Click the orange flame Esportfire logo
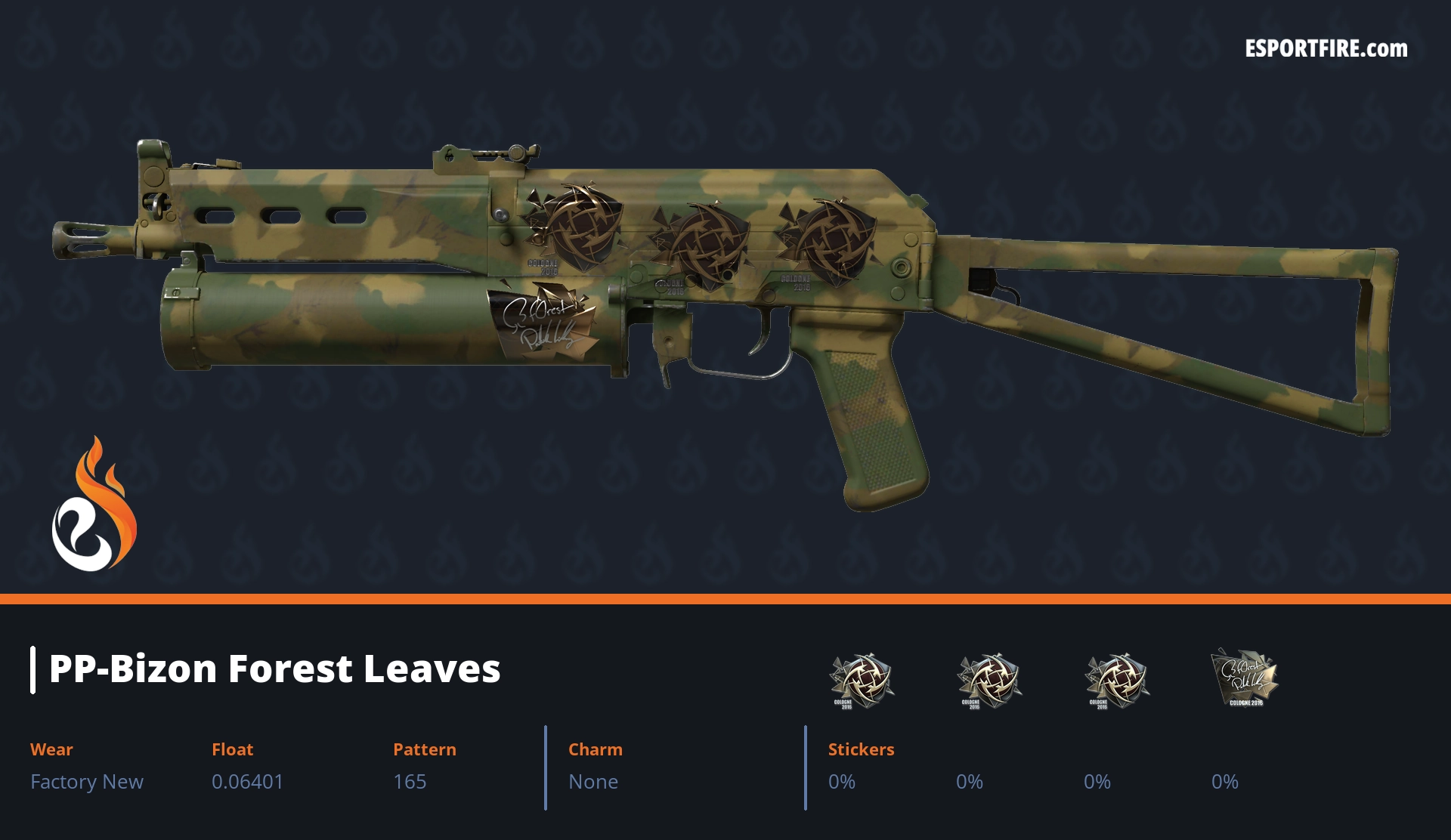This screenshot has width=1451, height=840. click(94, 505)
